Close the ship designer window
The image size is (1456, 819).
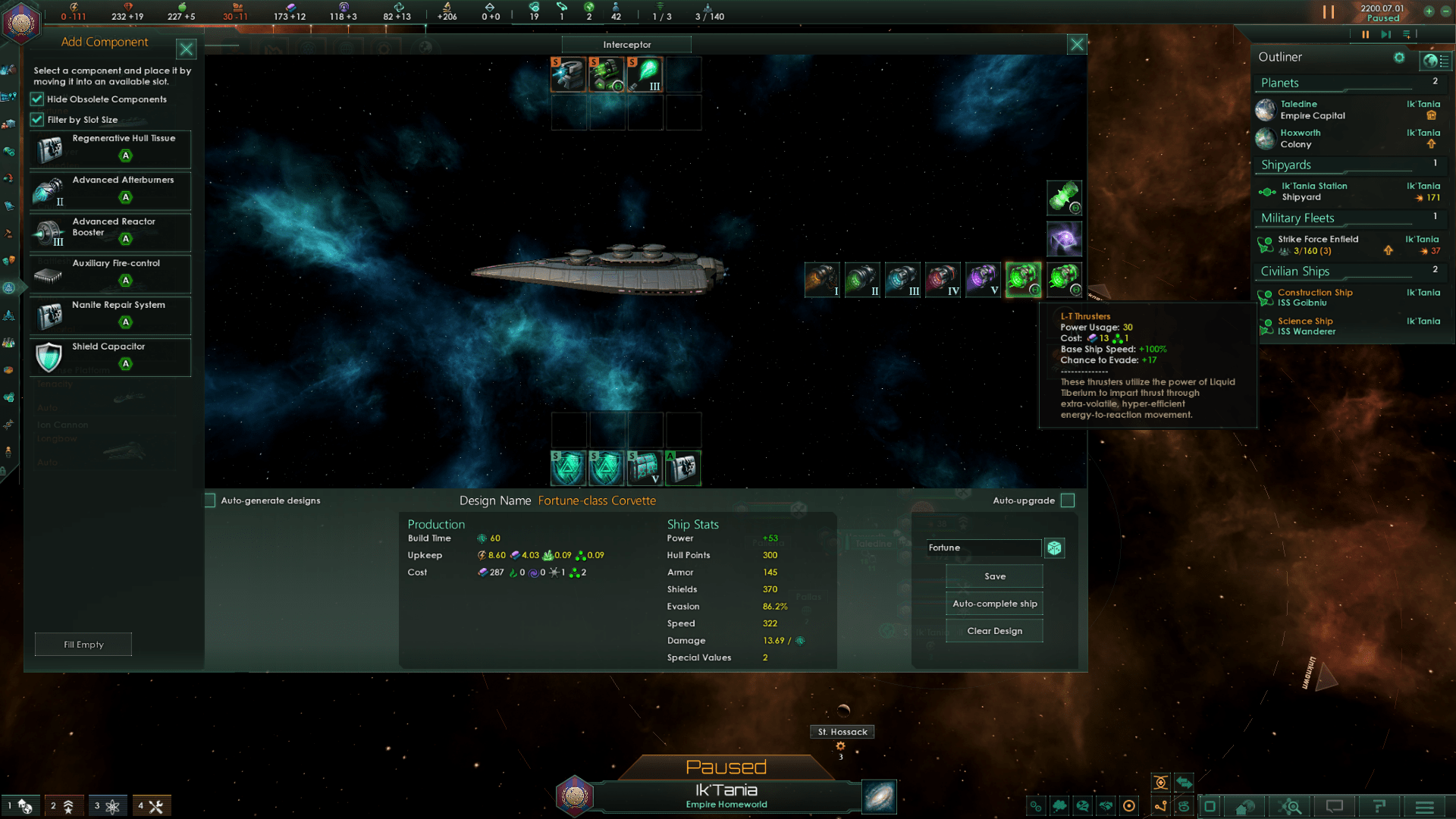click(x=1076, y=45)
